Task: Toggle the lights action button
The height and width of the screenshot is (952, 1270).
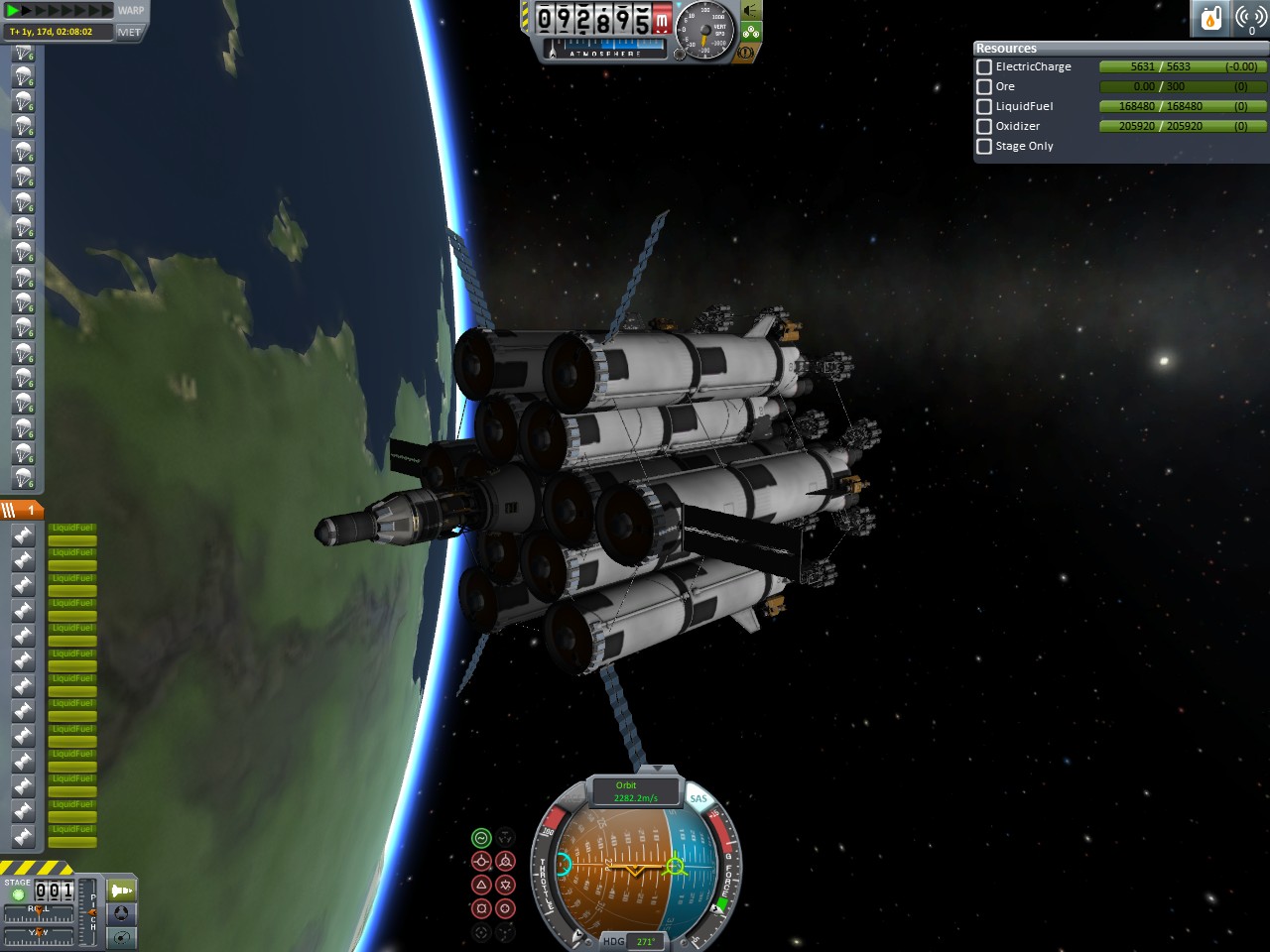Action: tap(751, 10)
